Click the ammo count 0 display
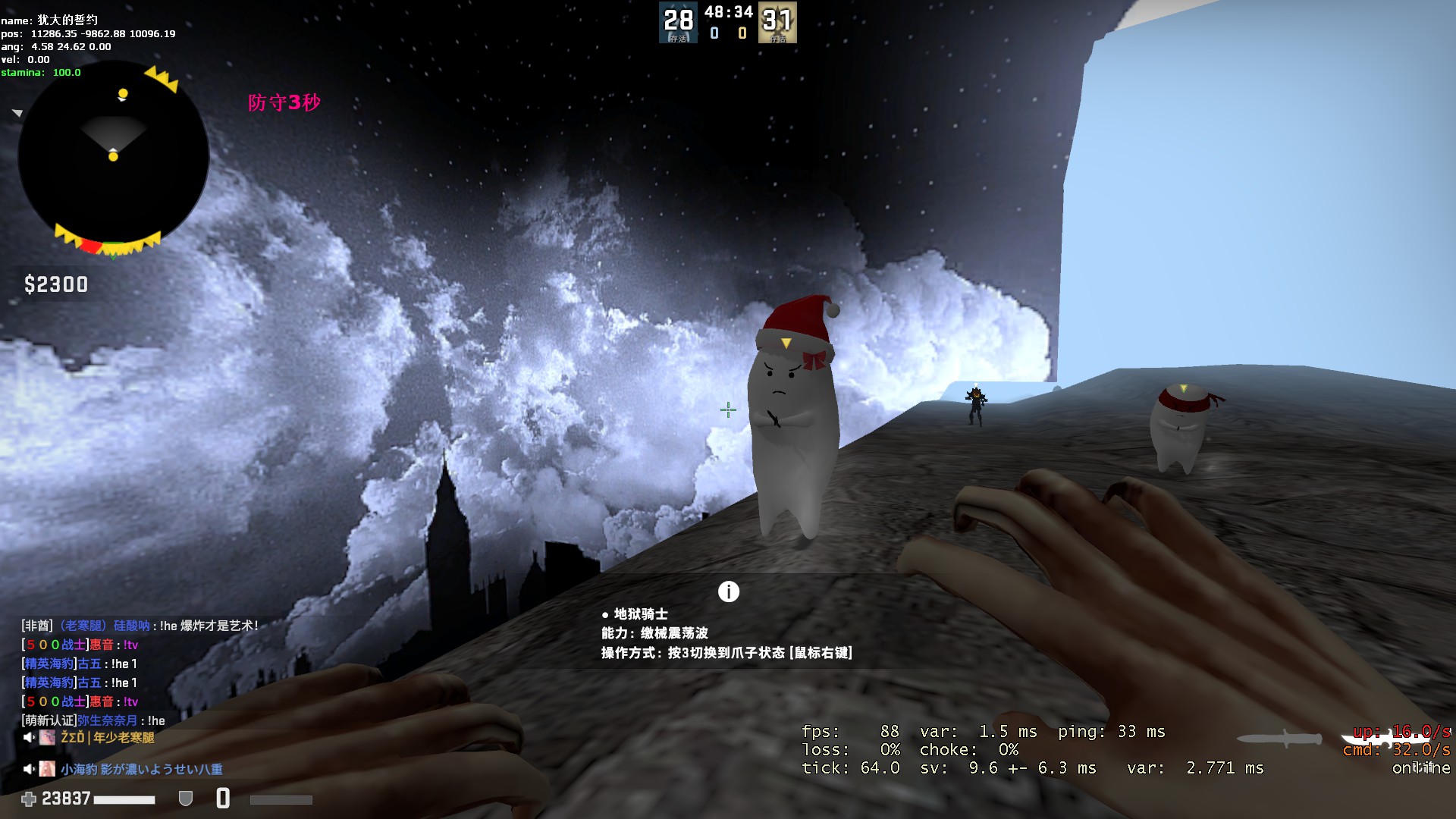Image resolution: width=1456 pixels, height=819 pixels. pyautogui.click(x=222, y=798)
